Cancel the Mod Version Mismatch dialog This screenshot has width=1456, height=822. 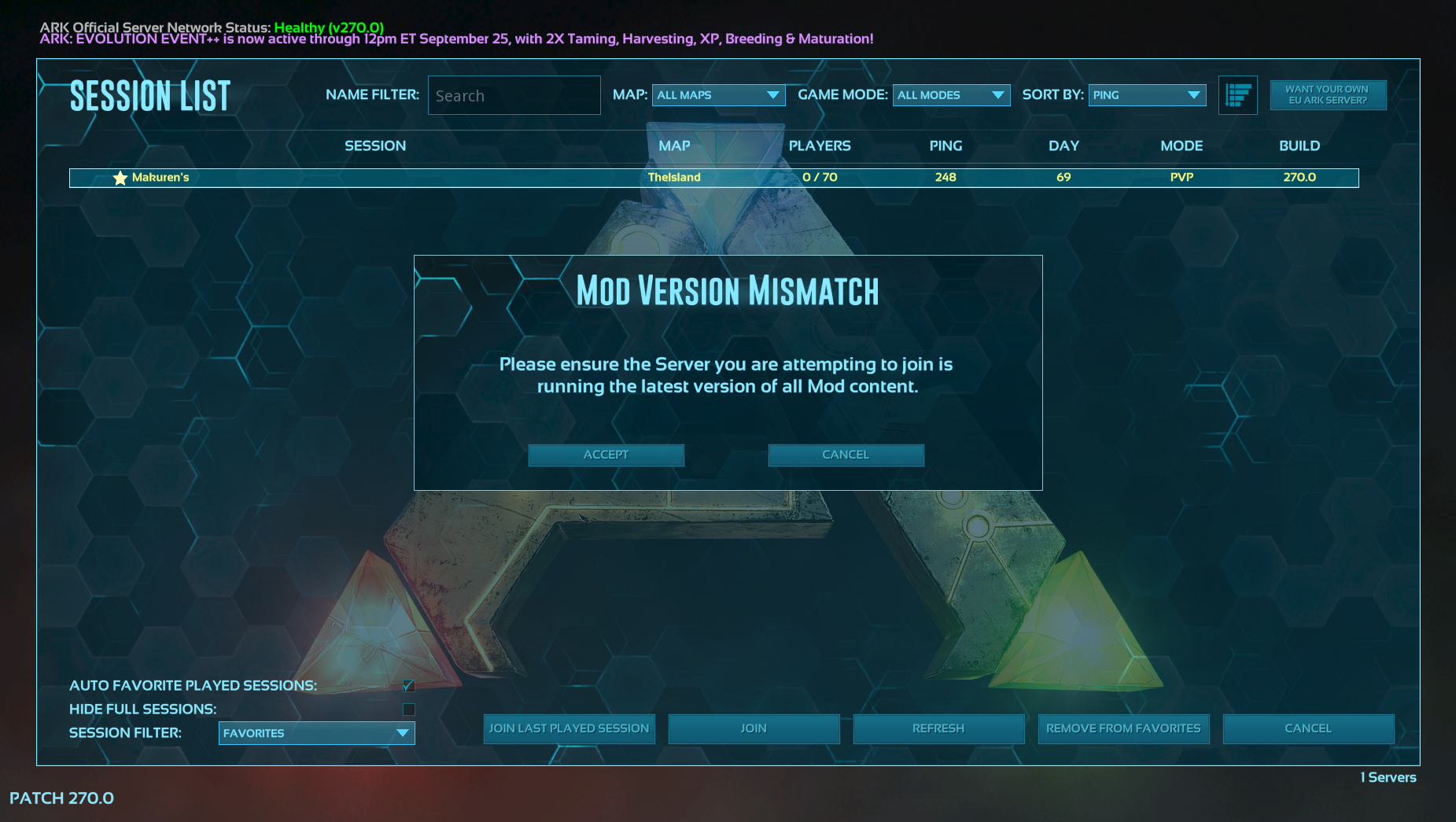(846, 455)
